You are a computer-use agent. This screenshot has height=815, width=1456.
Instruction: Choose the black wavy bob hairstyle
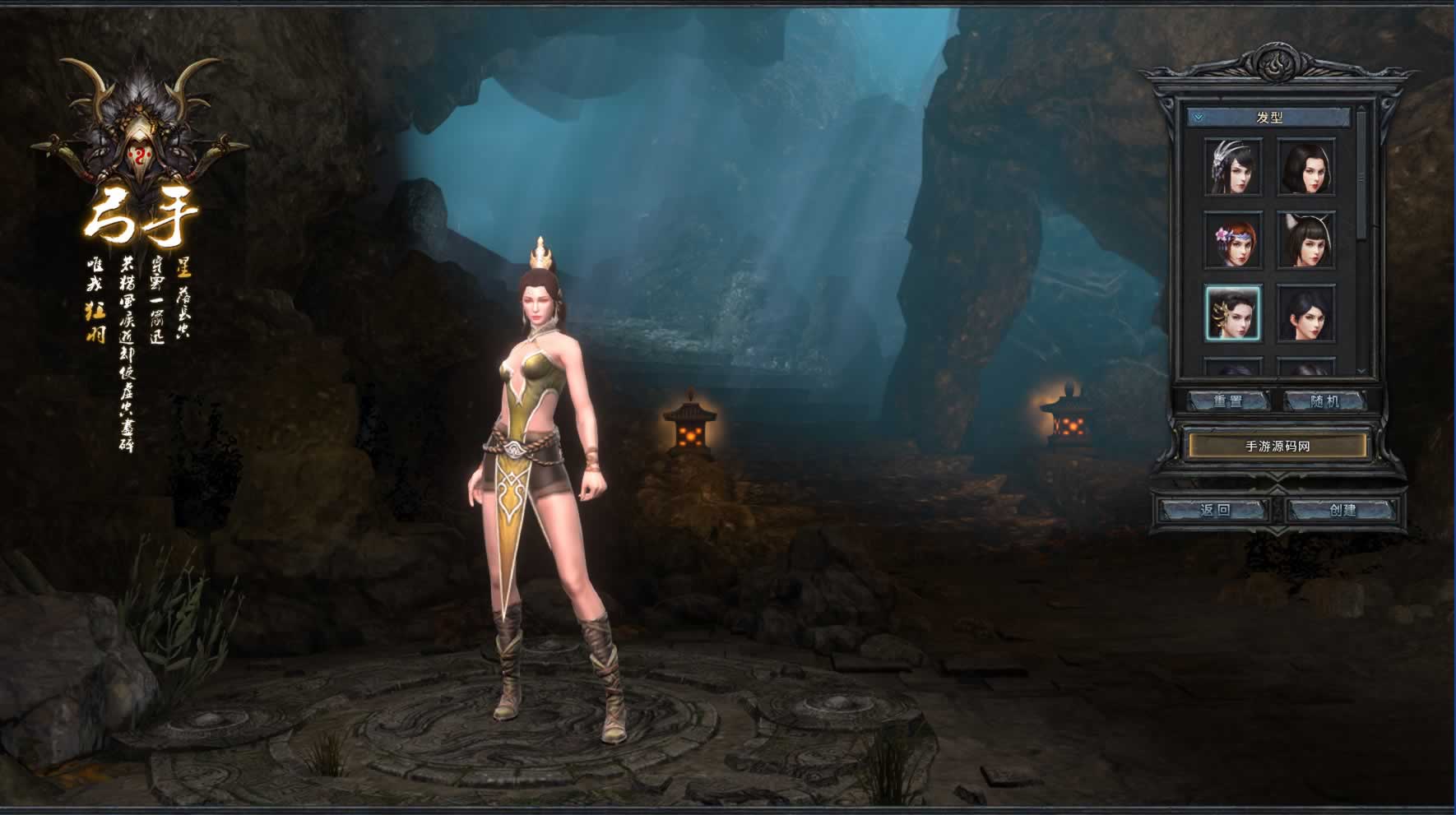pos(1305,167)
